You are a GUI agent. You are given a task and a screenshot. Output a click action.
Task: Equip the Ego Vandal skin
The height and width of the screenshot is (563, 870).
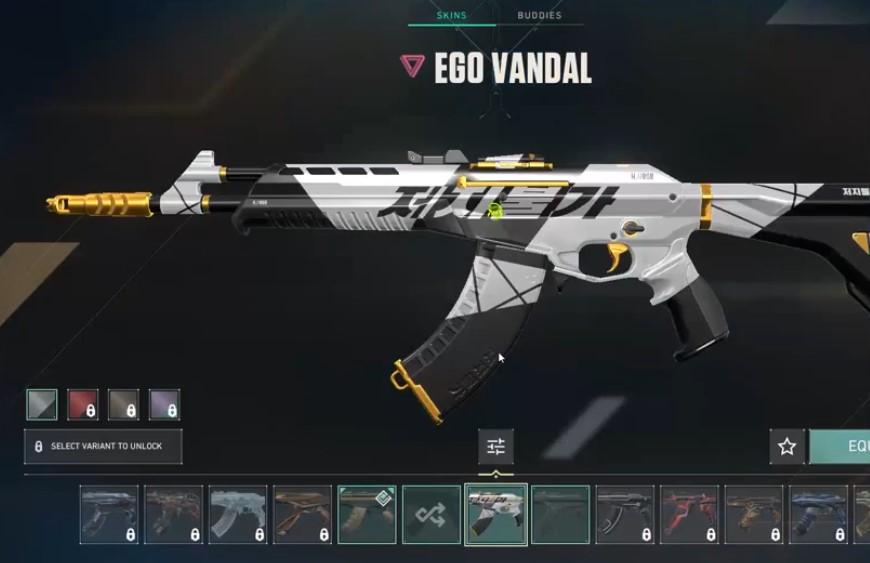click(x=845, y=446)
